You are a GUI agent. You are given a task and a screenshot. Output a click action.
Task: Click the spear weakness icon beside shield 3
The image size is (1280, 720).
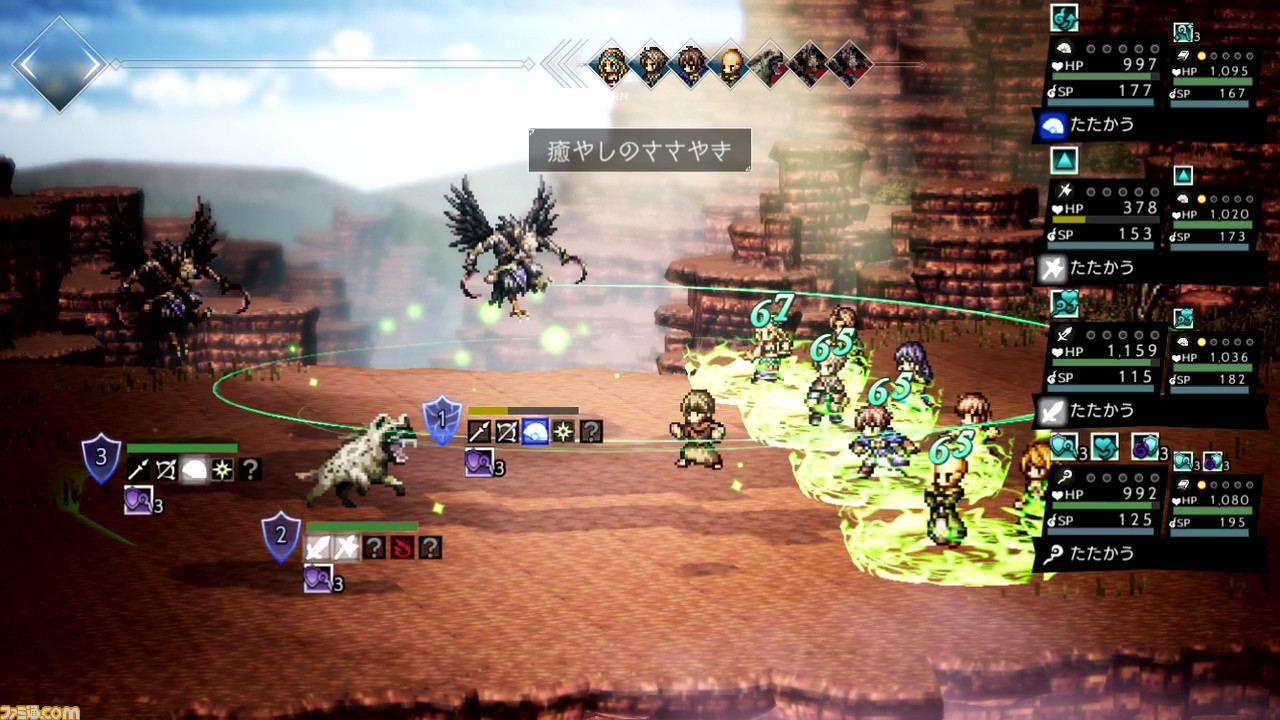pyautogui.click(x=138, y=469)
